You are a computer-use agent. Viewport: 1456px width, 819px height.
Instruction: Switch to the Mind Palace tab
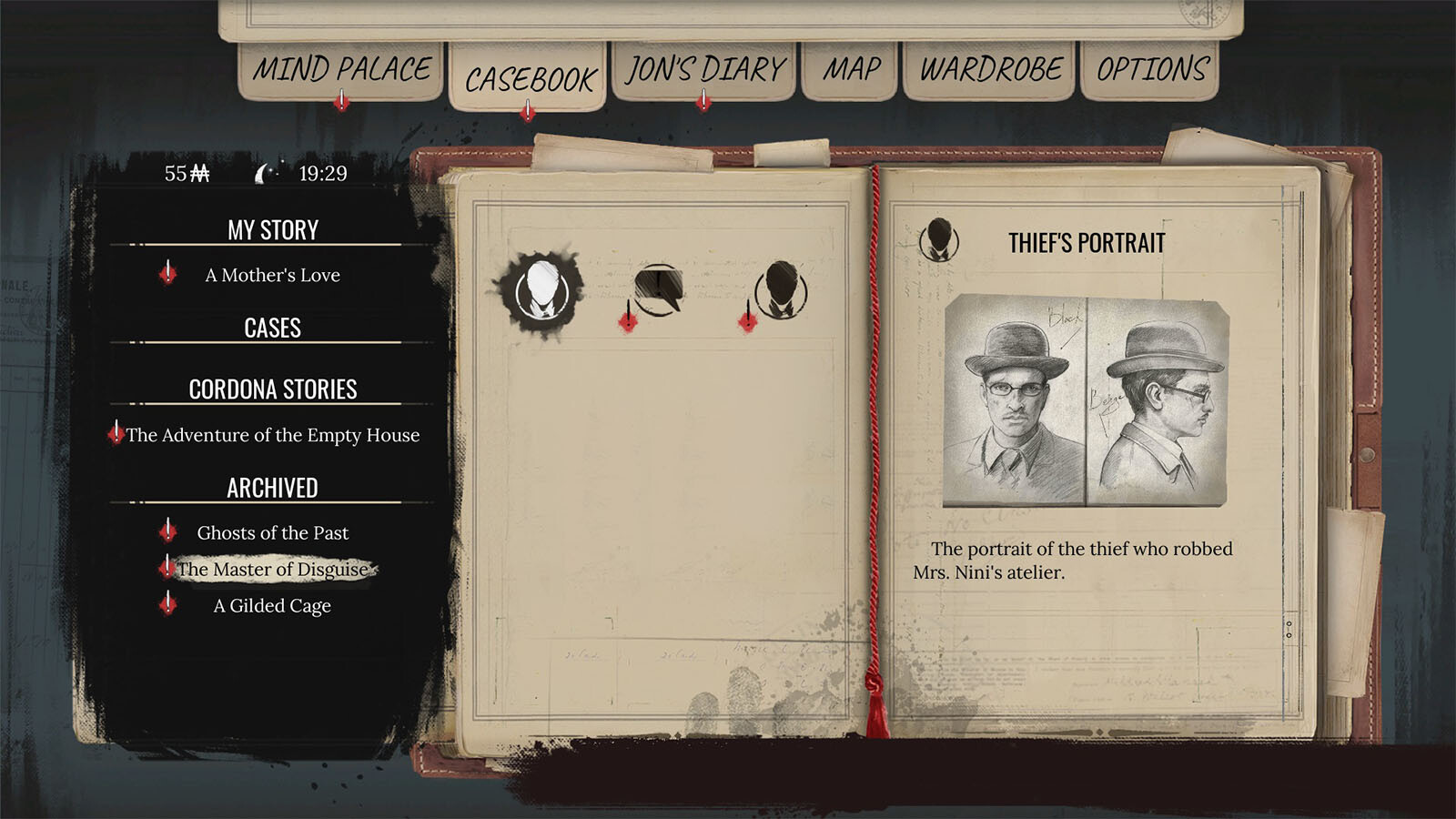[x=341, y=69]
